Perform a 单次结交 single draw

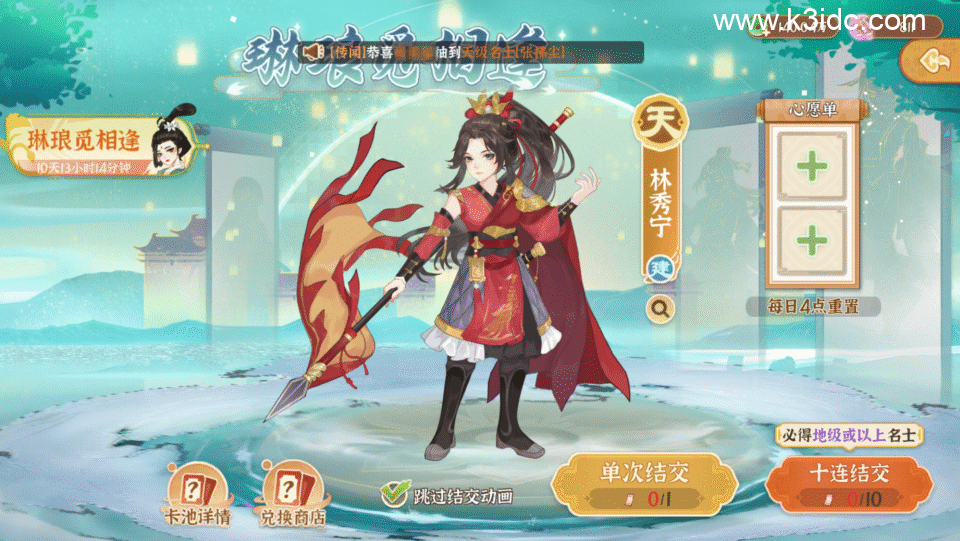tap(645, 480)
